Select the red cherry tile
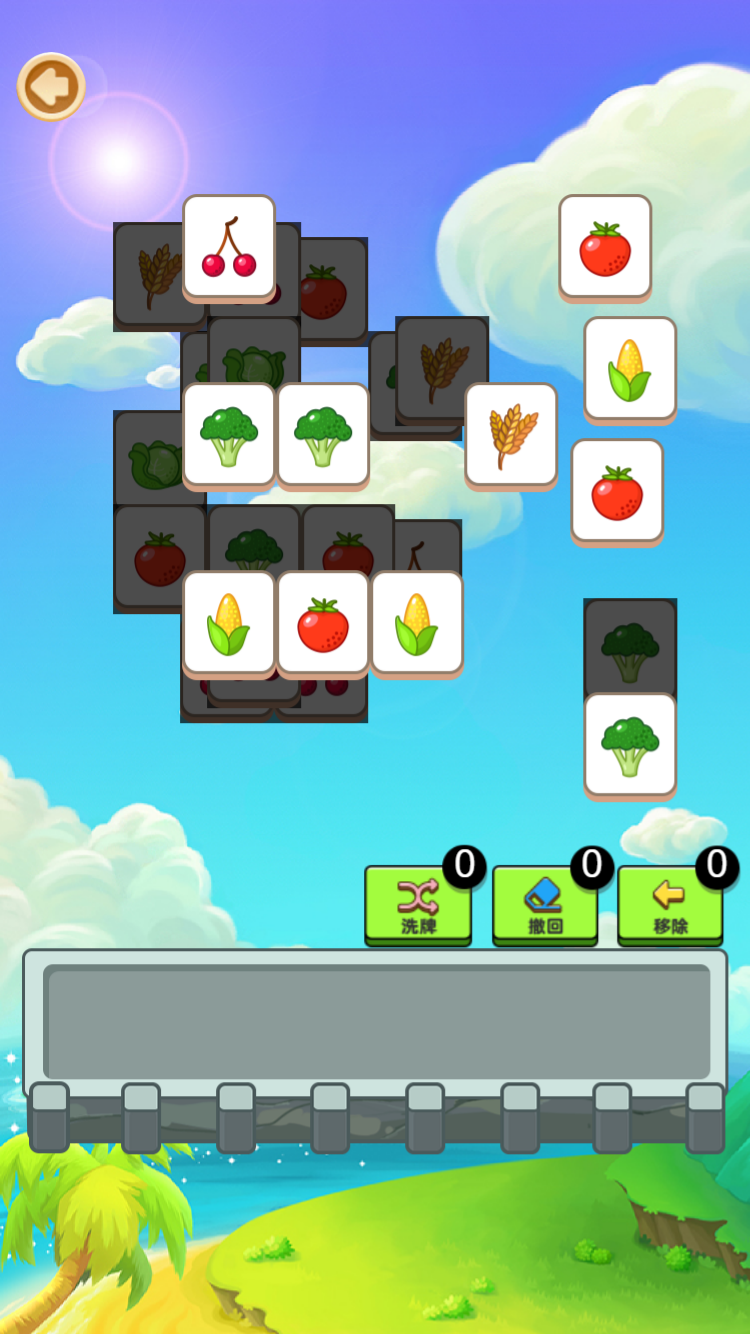Screen dimensions: 750x1334 click(229, 246)
